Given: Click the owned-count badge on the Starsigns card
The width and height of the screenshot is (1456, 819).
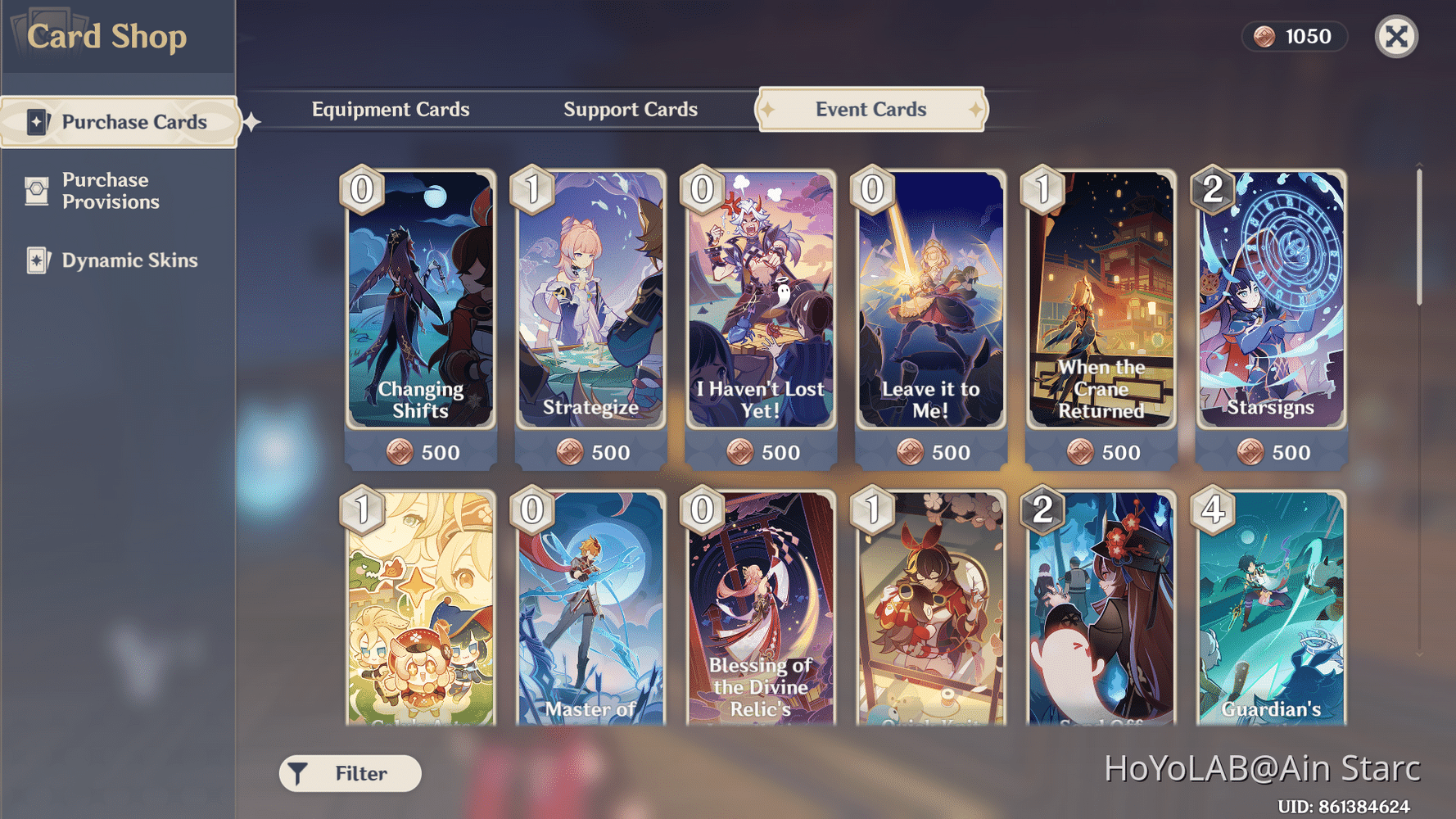Looking at the screenshot, I should tap(1214, 190).
